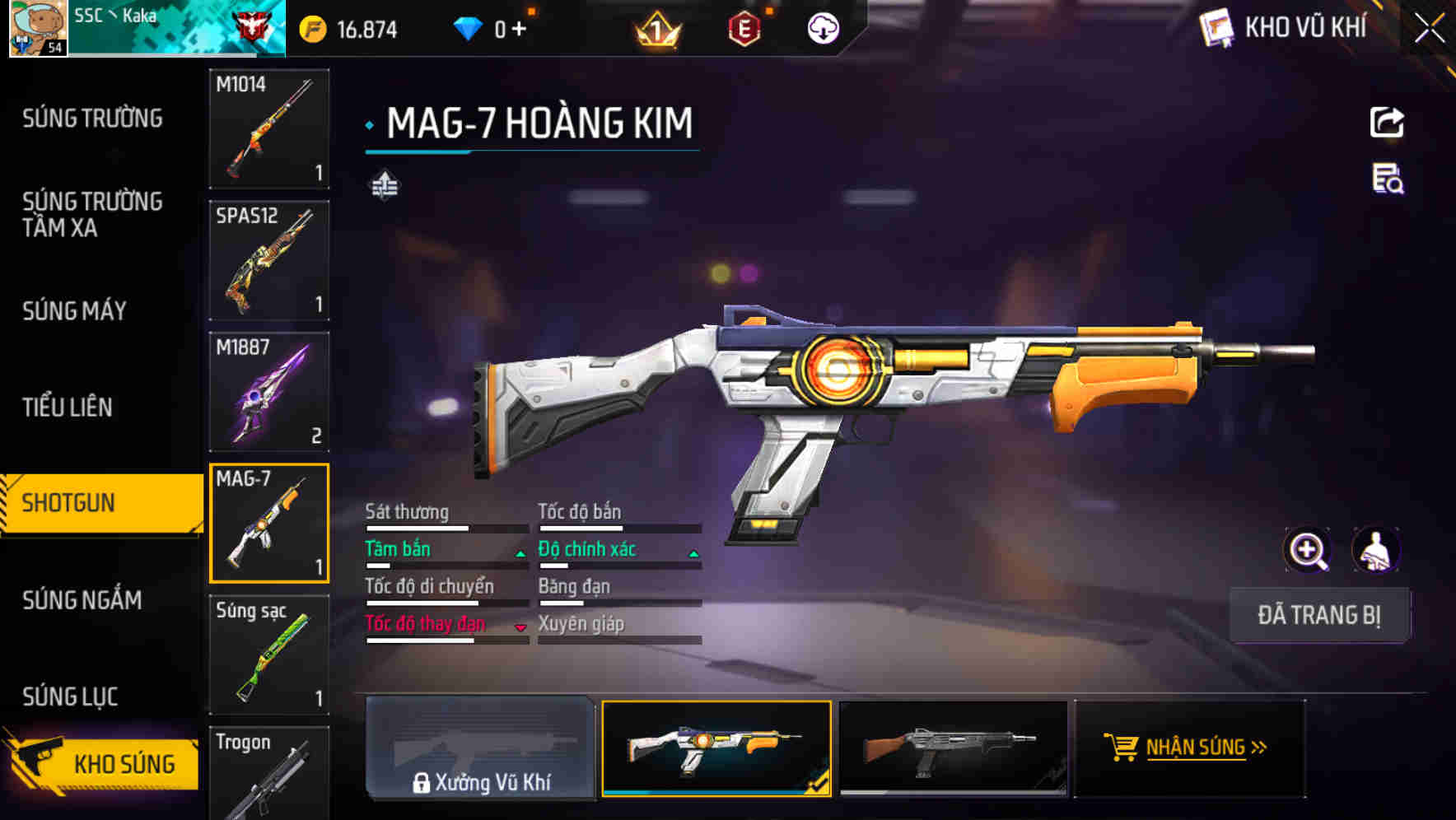Open the Súng Trường Tầm Xa category
The width and height of the screenshot is (1456, 820).
tap(92, 214)
